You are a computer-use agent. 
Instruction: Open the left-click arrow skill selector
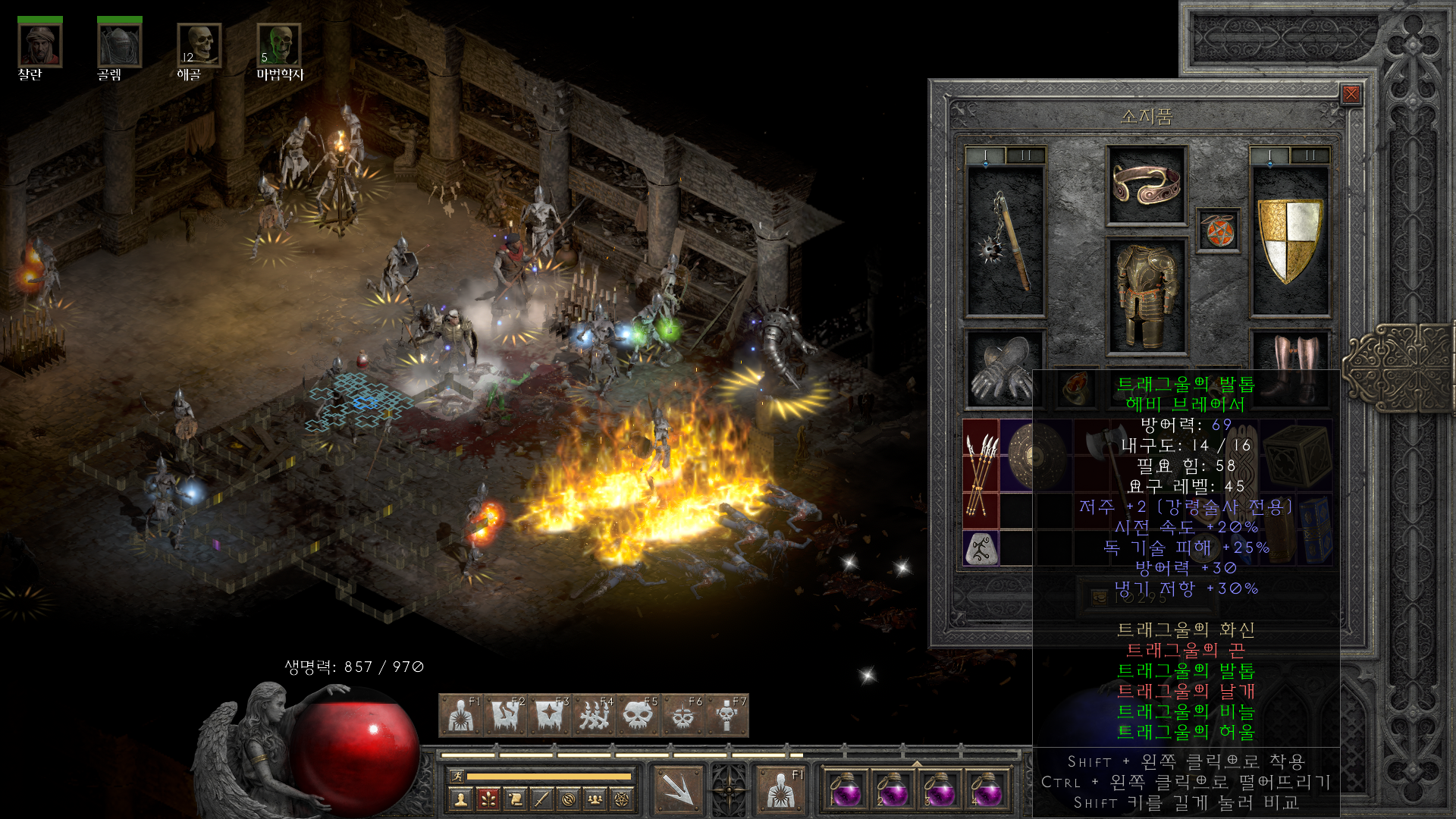click(x=677, y=789)
